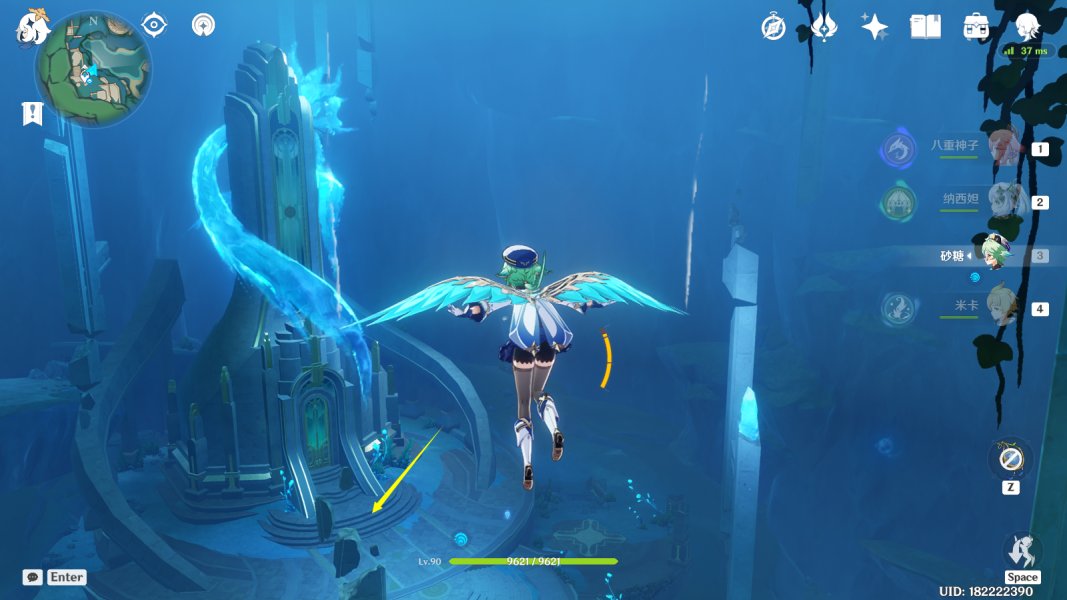Open the adventurer handbook book icon

pos(925,27)
